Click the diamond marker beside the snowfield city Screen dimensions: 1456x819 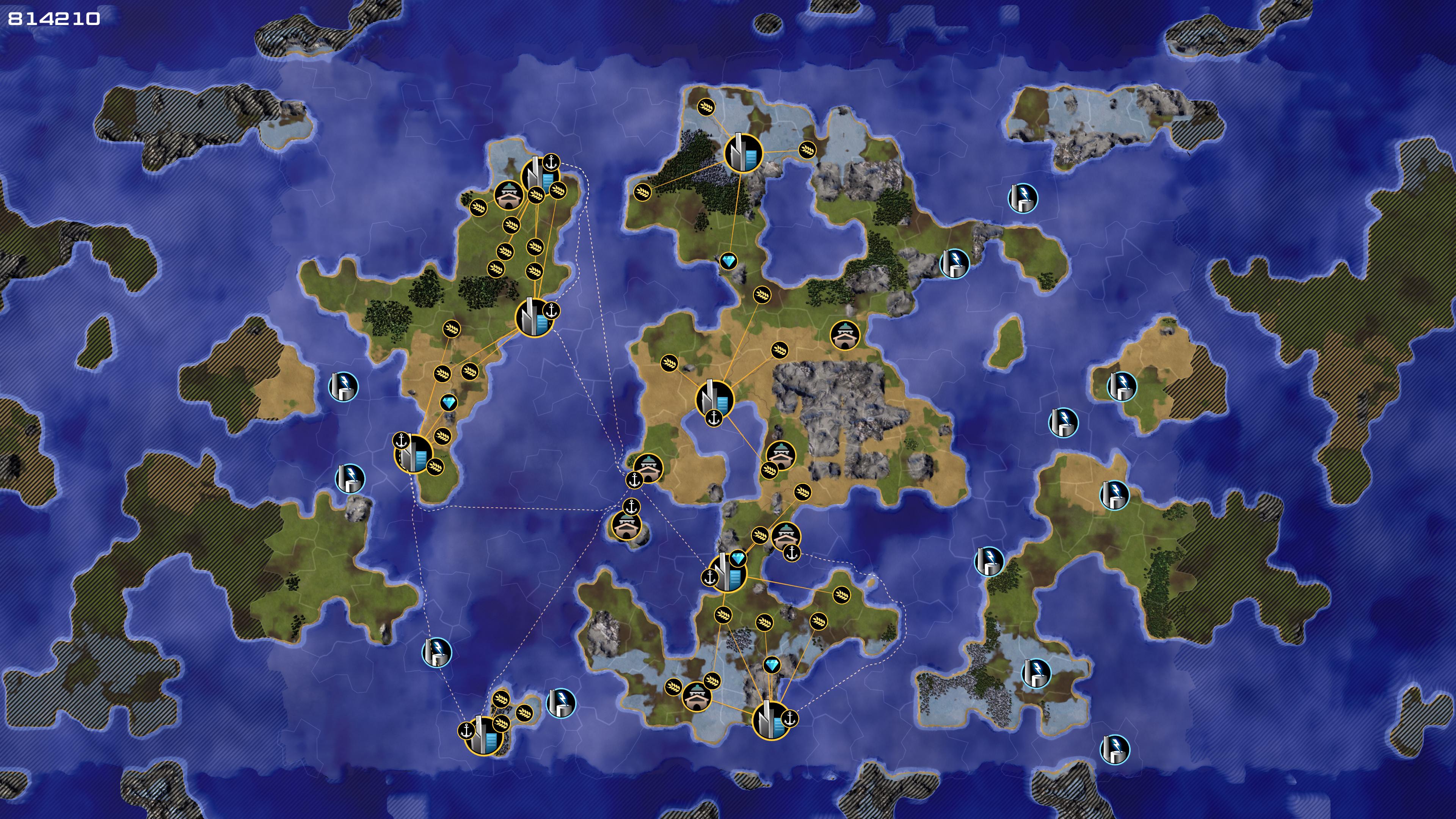772,665
